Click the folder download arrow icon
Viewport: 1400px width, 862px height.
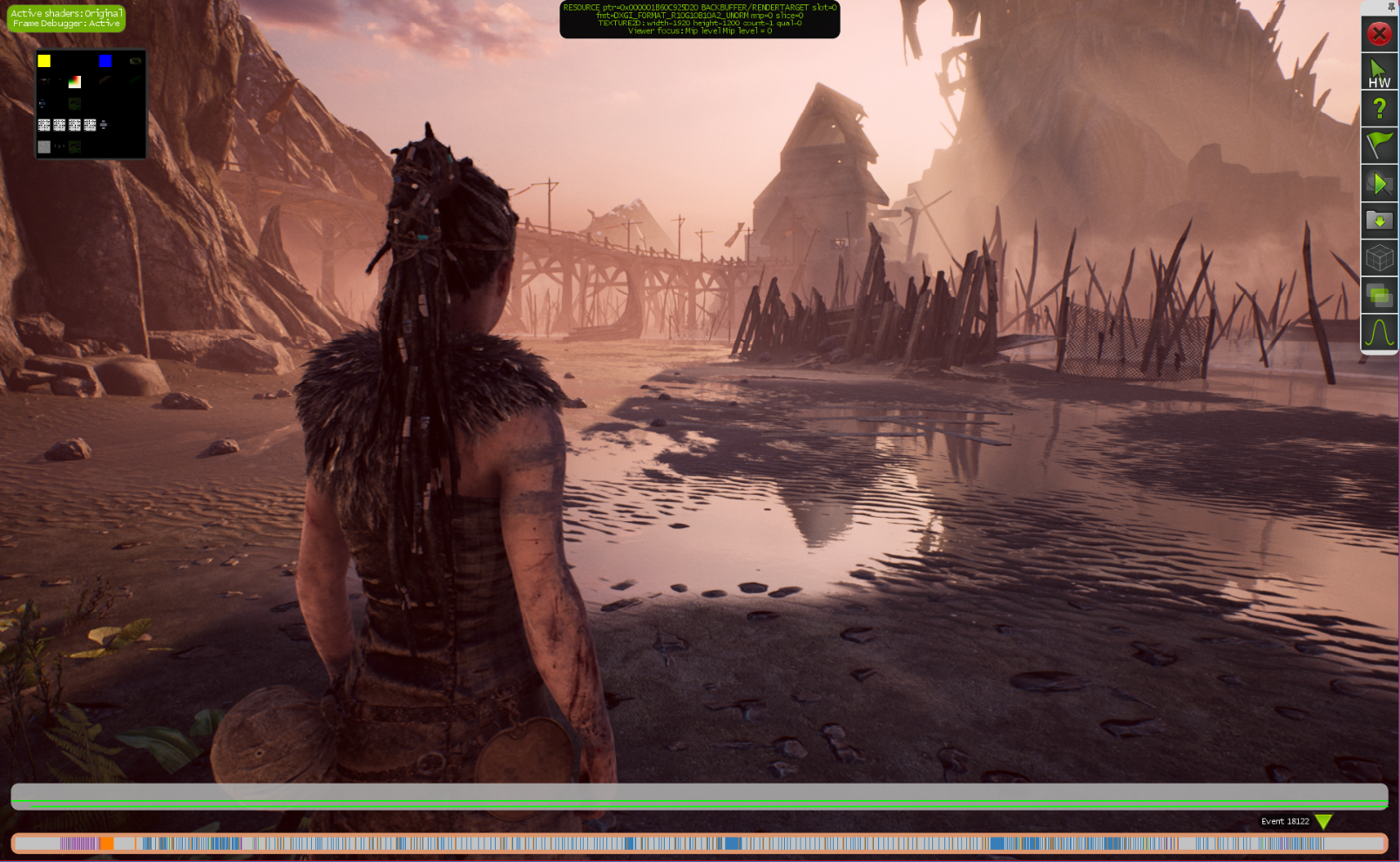coord(1379,221)
